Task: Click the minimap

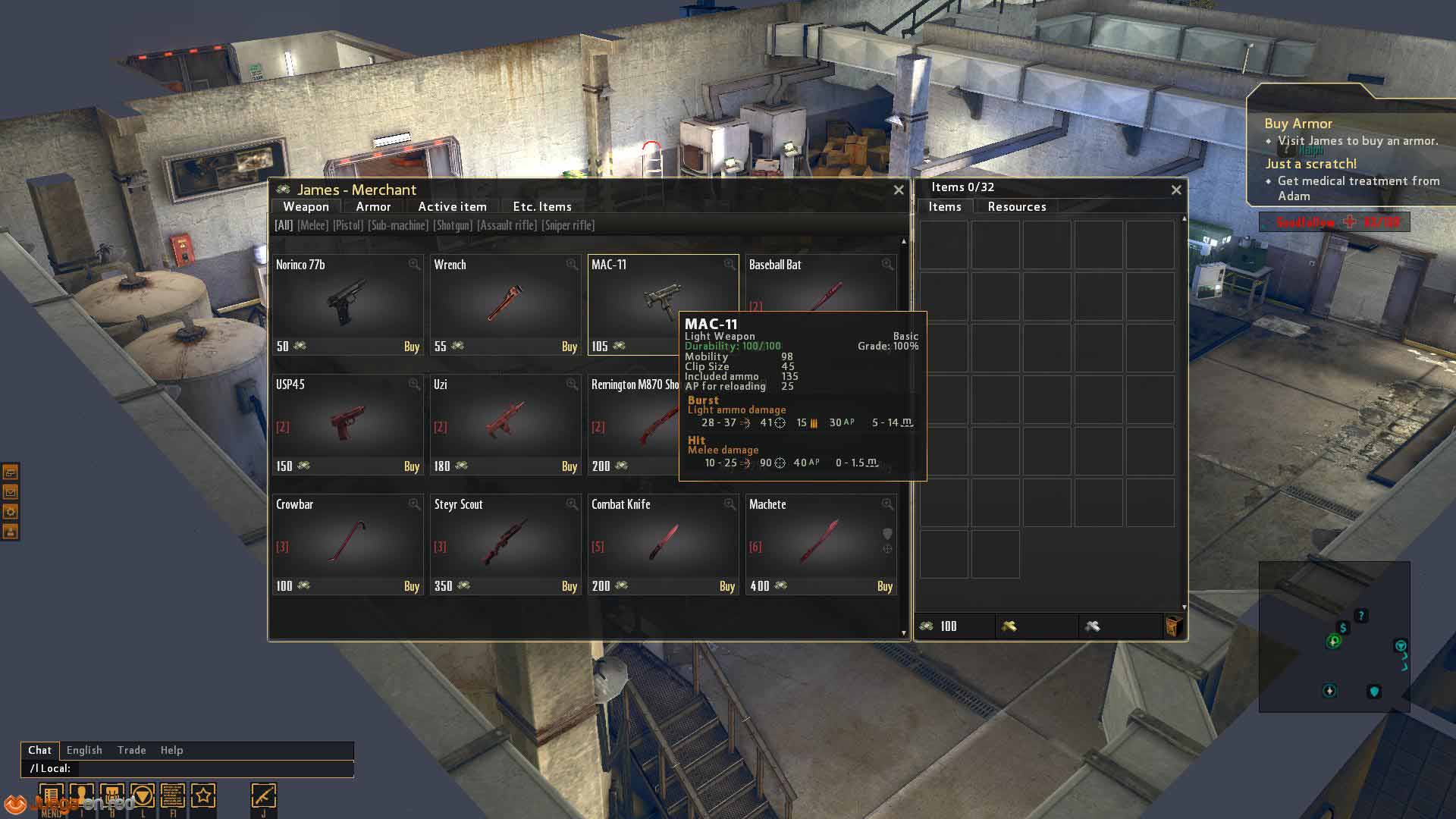Action: (1334, 636)
